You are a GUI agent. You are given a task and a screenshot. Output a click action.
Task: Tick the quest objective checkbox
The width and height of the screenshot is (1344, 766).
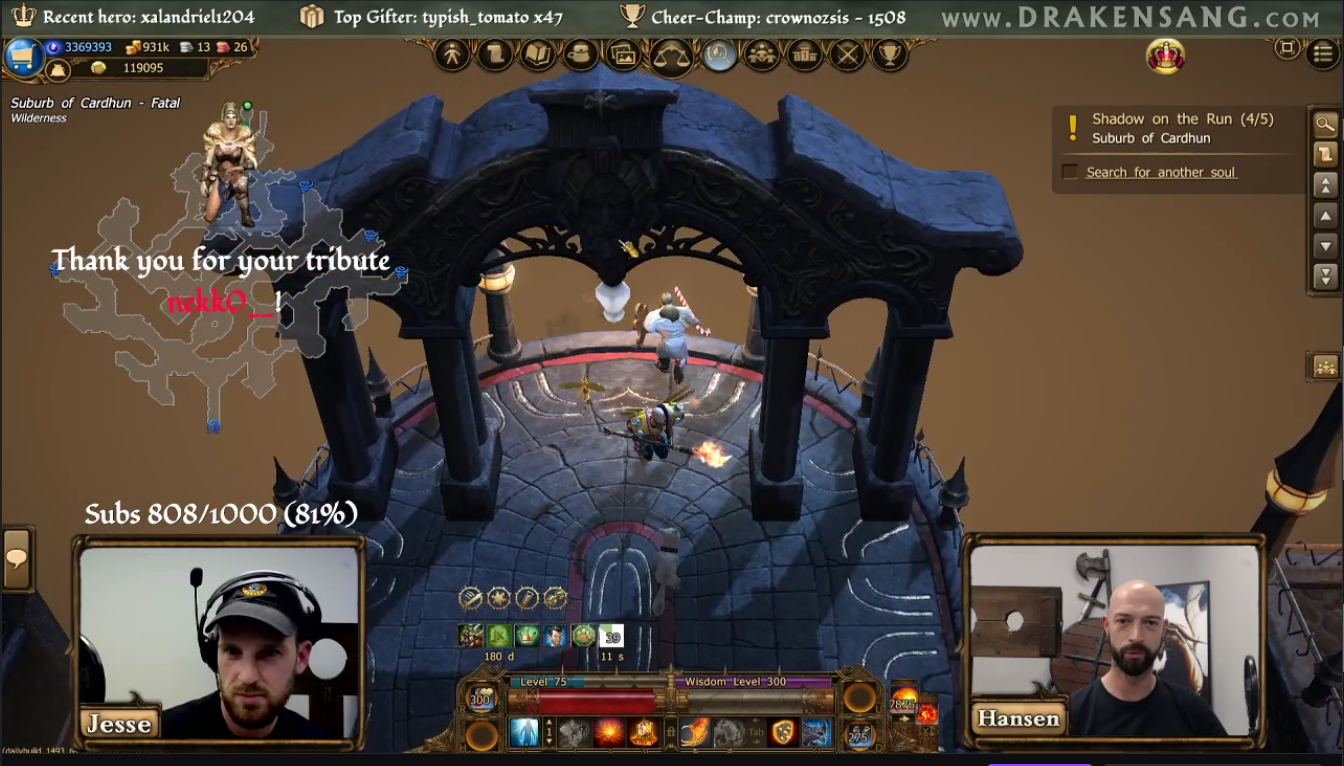click(1069, 172)
